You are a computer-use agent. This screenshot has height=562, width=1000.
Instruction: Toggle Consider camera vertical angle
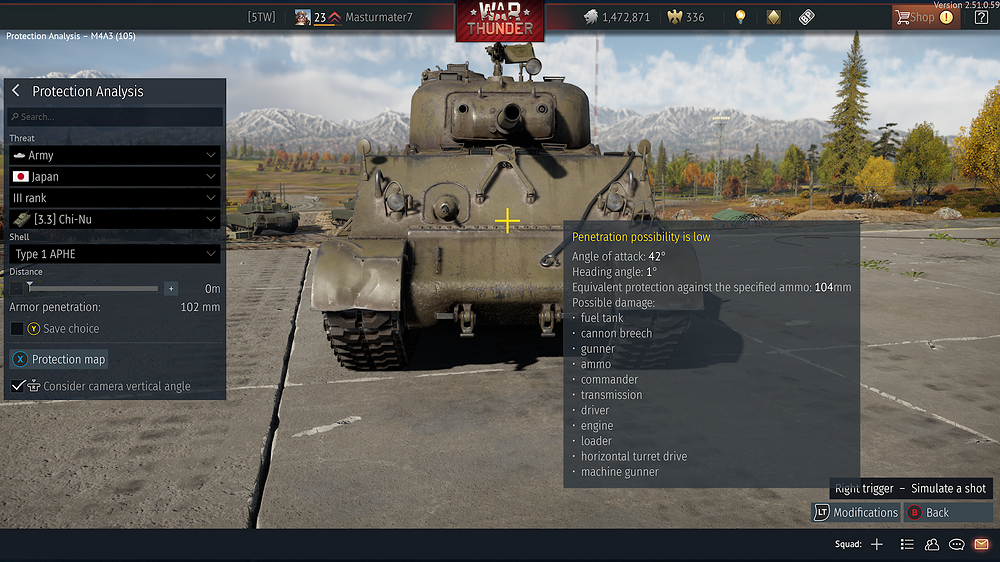18,386
